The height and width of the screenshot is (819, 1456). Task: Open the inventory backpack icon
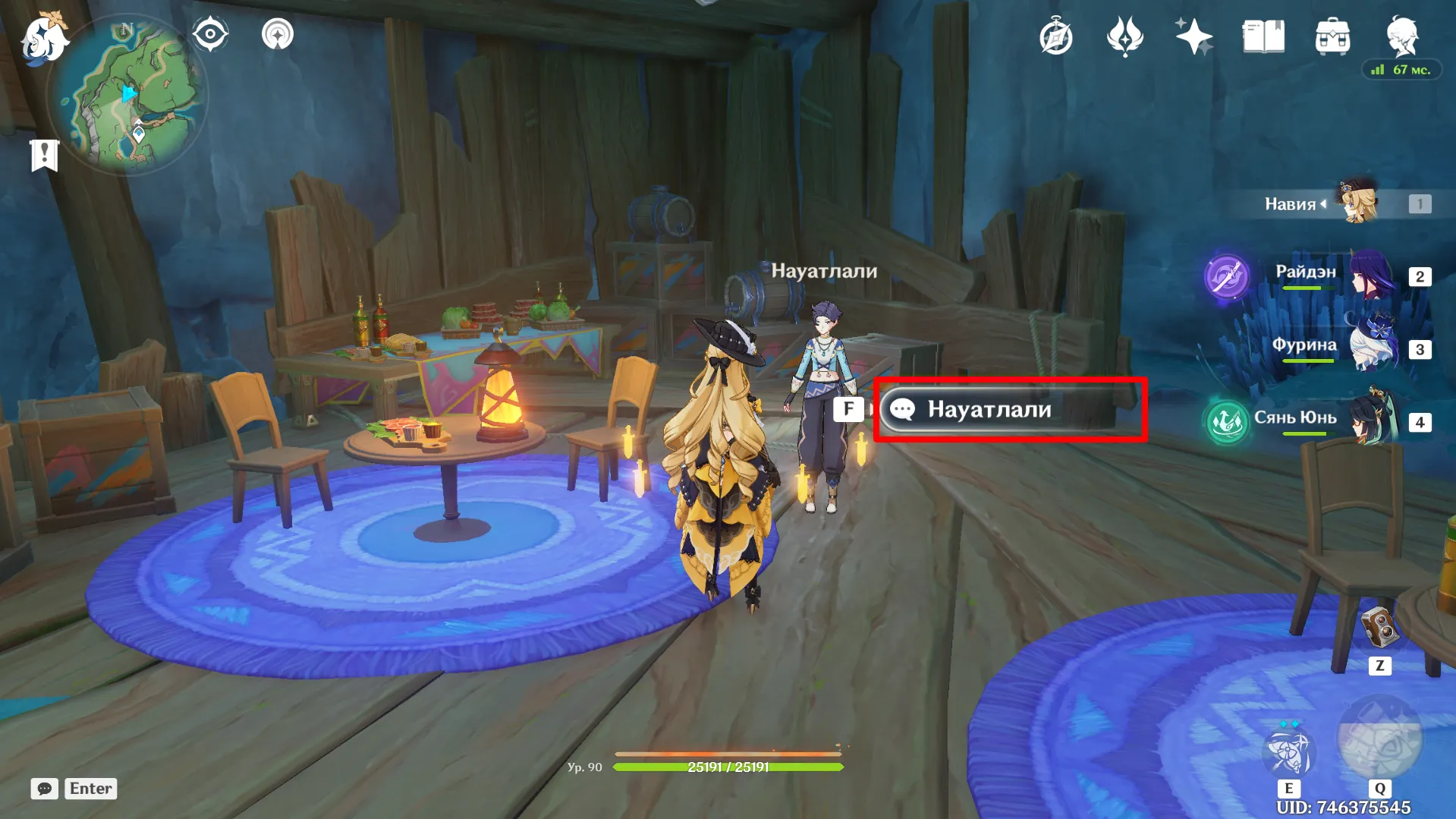pos(1332,36)
